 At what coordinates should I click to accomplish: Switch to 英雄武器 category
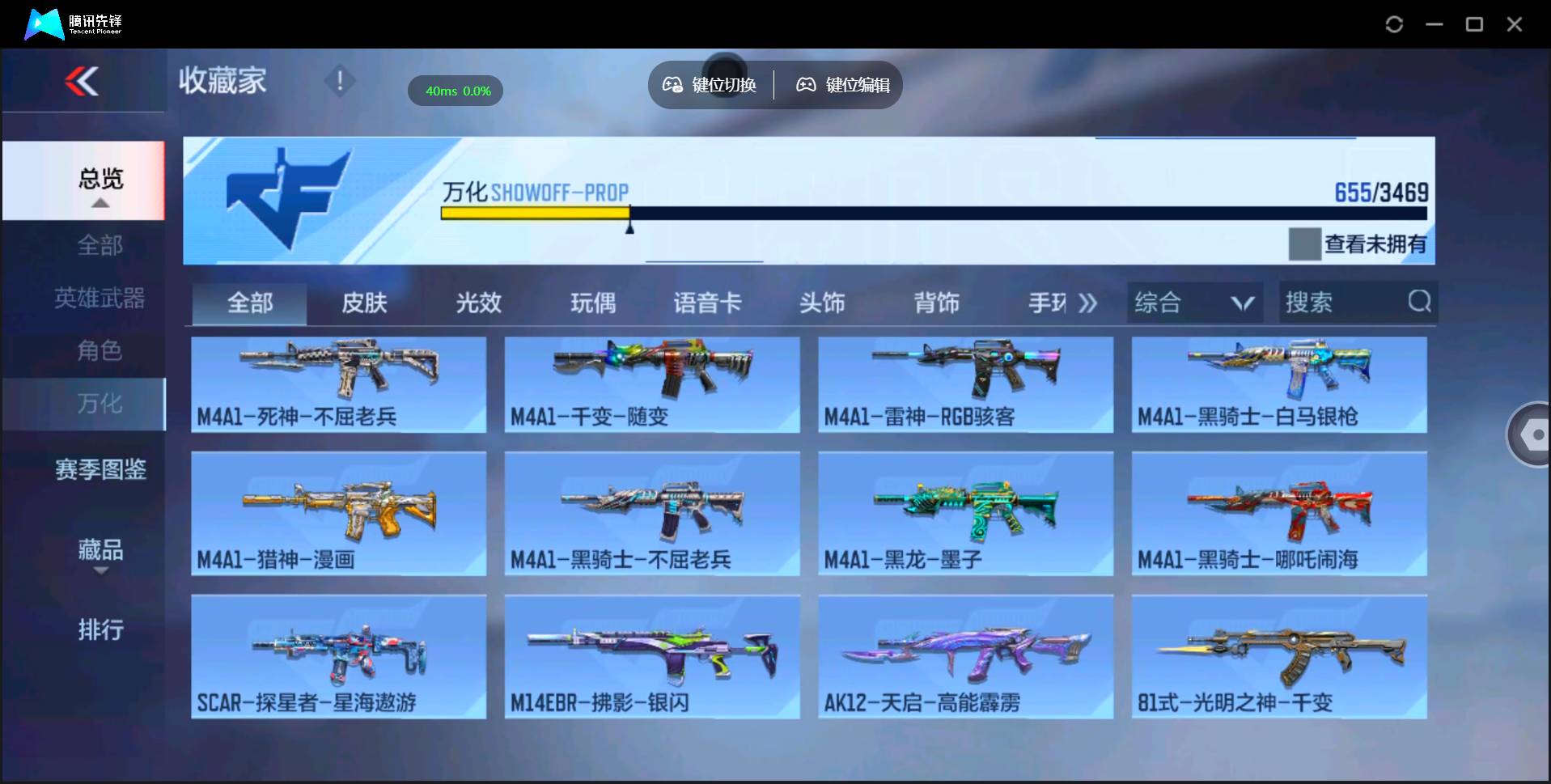click(x=100, y=298)
